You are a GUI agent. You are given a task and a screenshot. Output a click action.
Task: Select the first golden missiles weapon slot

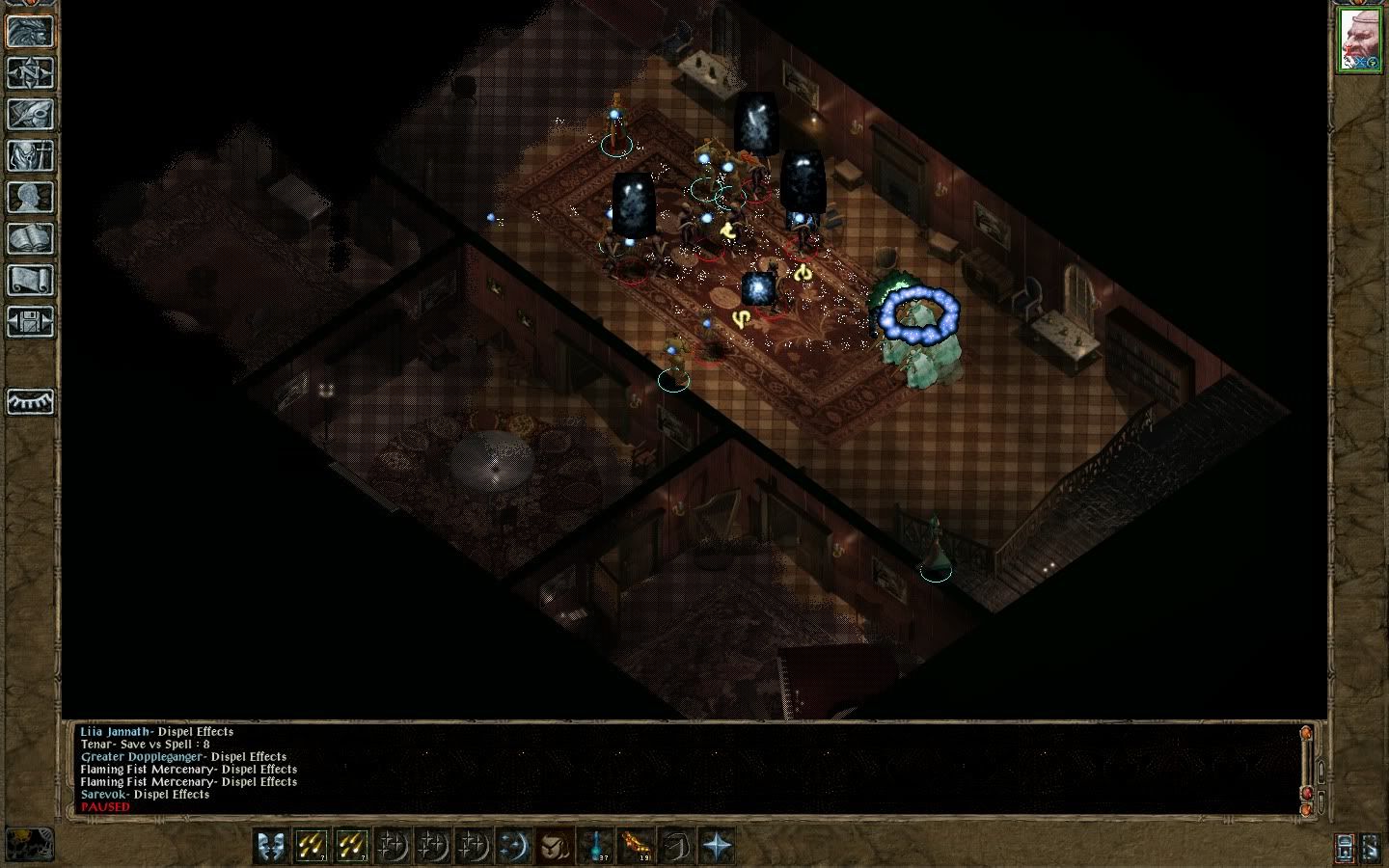tap(312, 846)
